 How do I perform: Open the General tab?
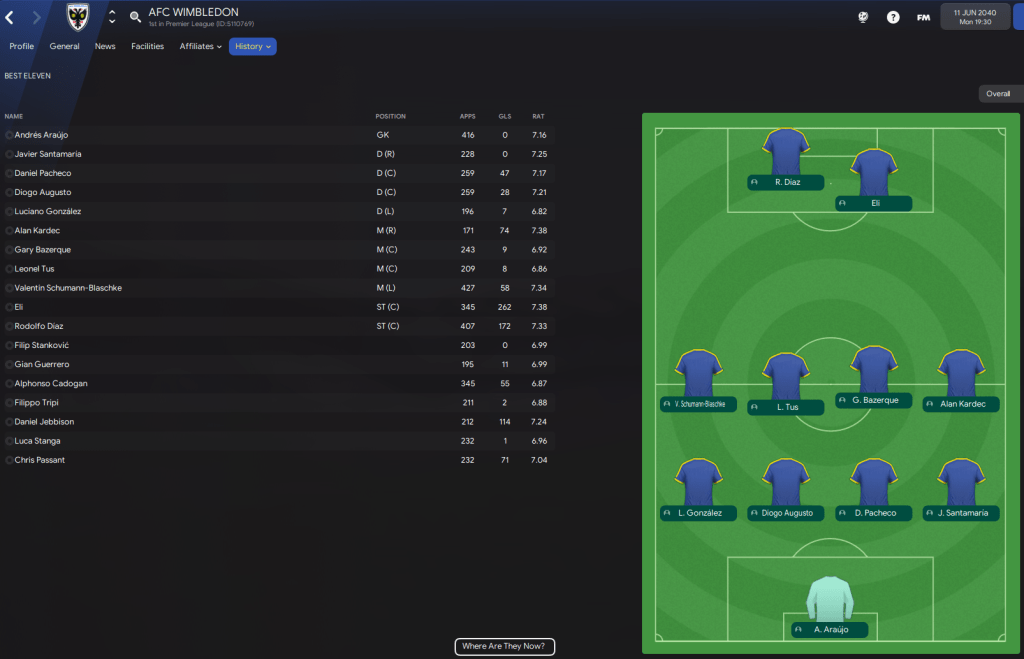64,46
